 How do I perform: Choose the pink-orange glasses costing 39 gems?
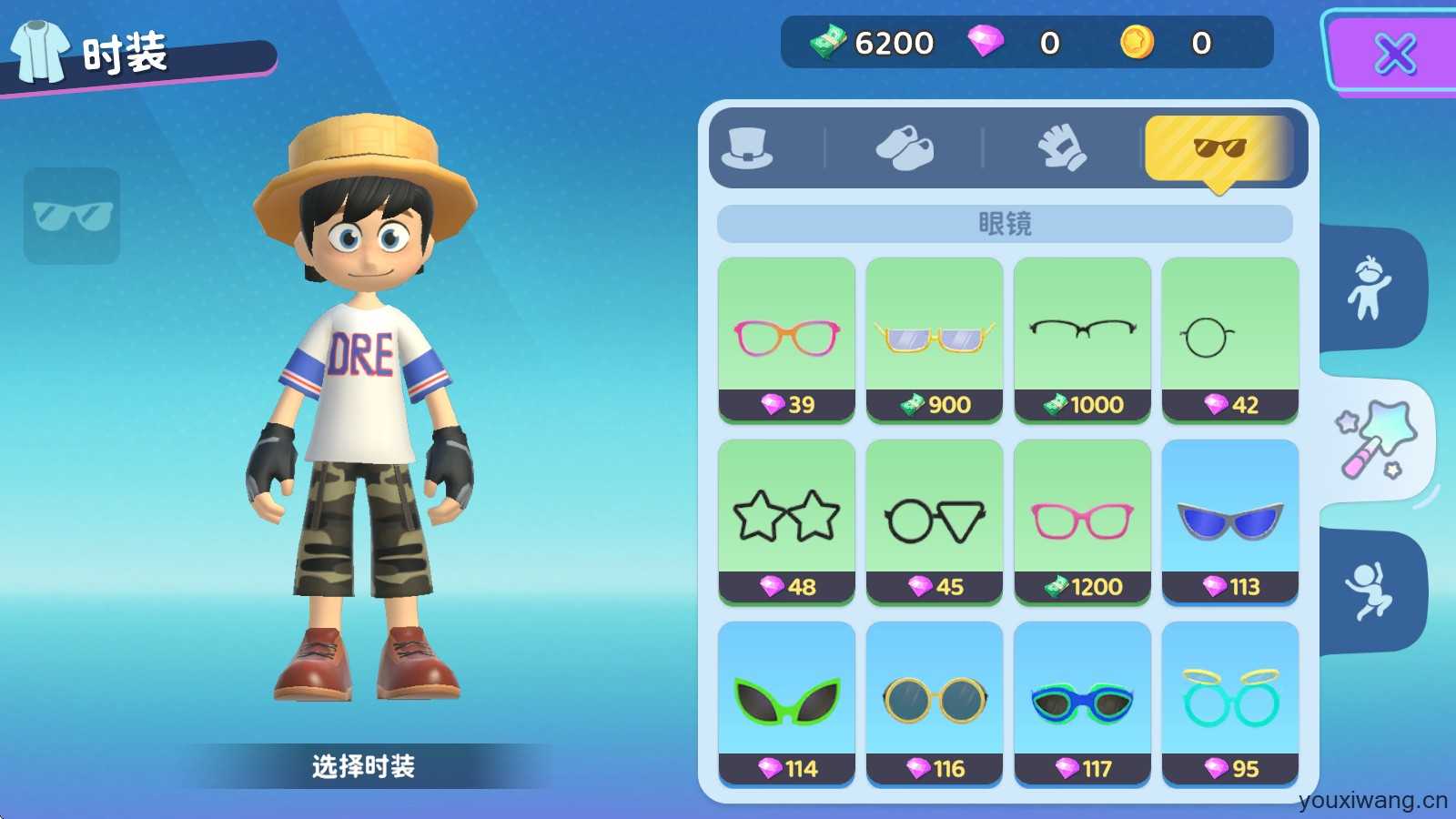(x=786, y=339)
